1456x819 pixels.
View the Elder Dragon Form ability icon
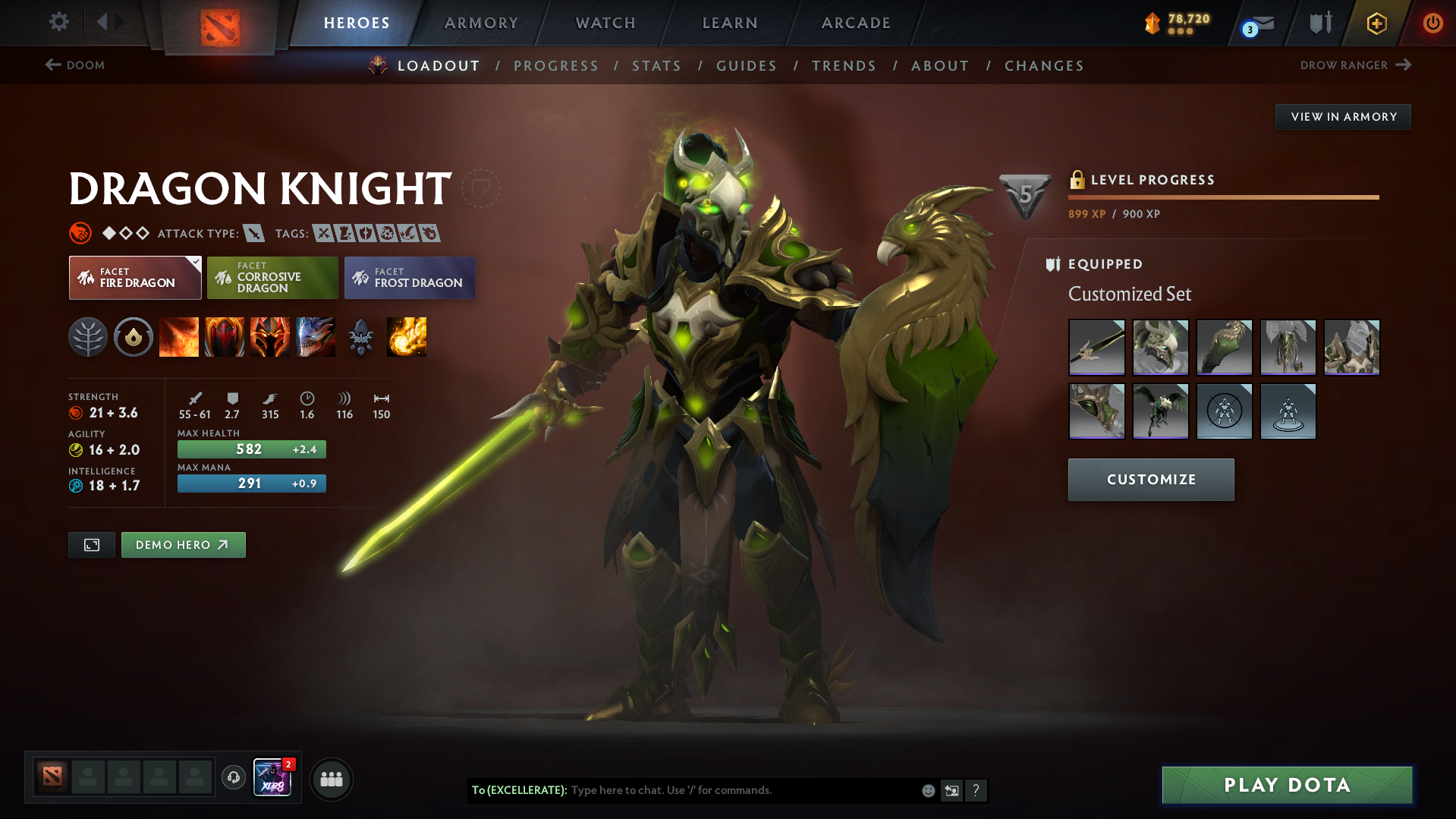[316, 337]
